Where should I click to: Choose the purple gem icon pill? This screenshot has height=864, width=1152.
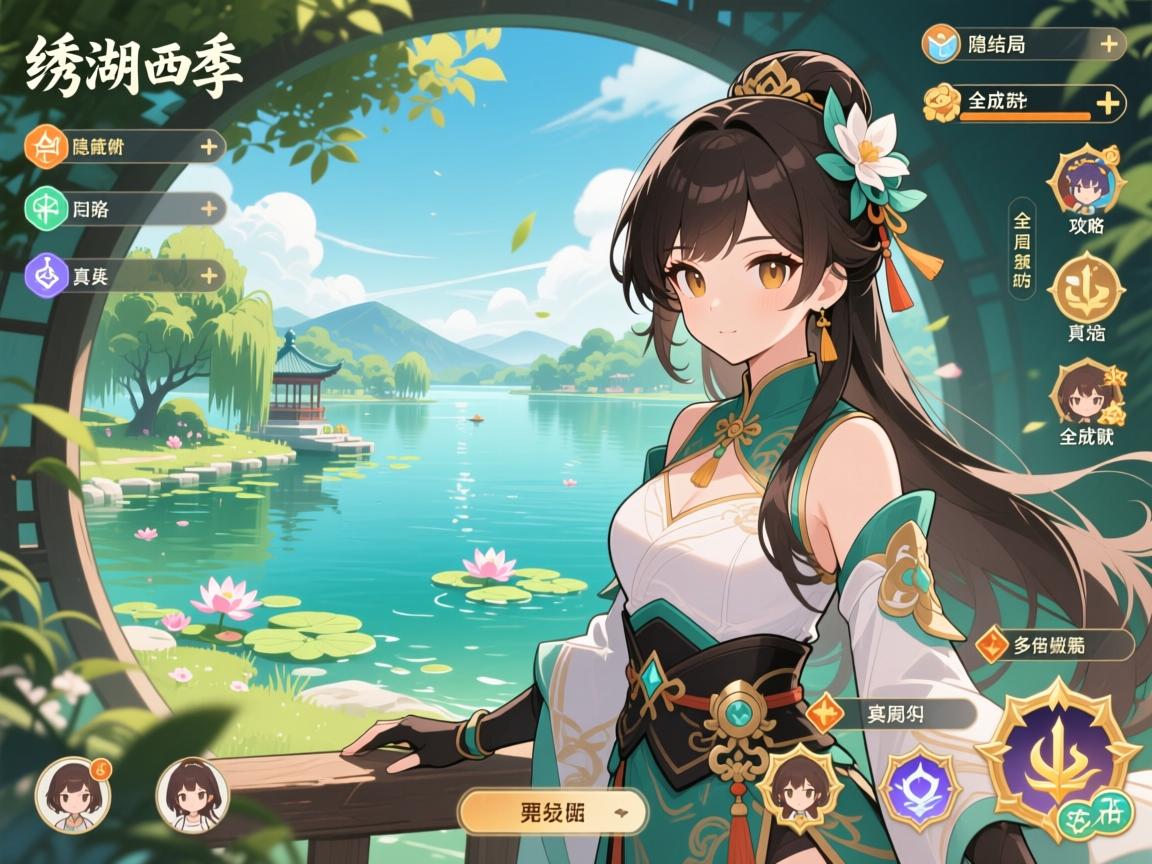click(124, 276)
